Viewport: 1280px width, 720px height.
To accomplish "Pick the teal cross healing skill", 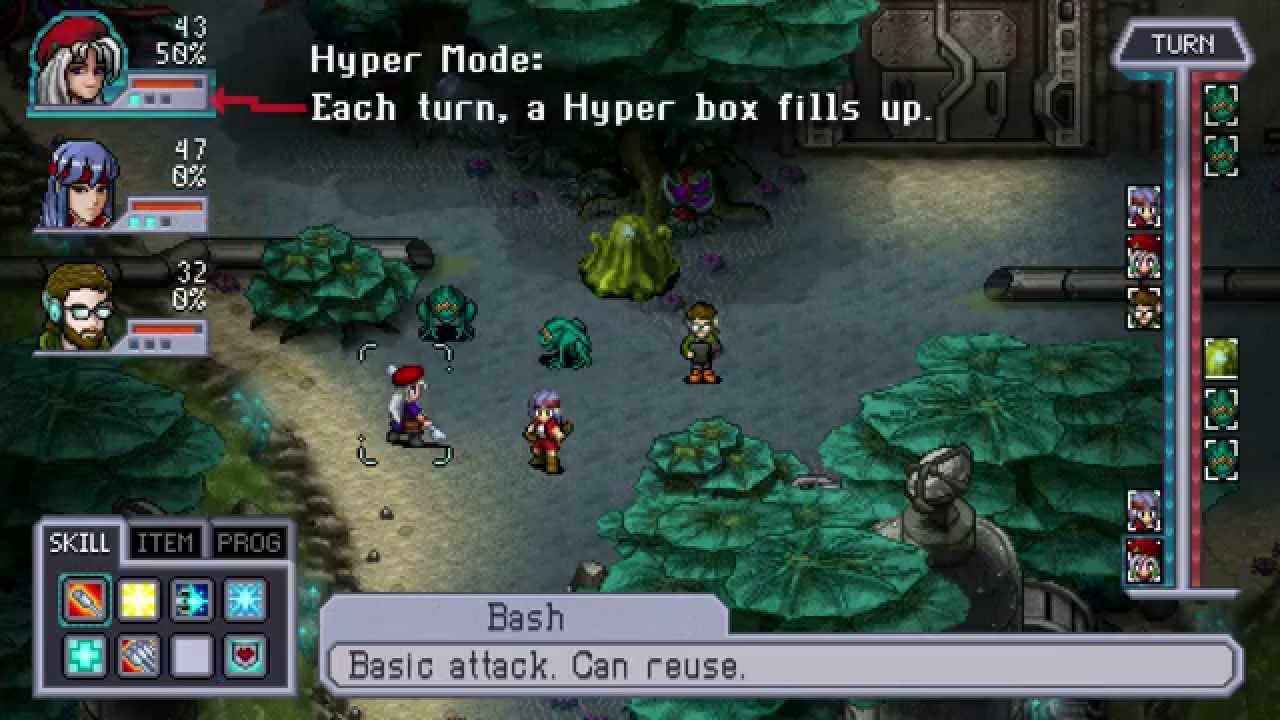I will [86, 656].
